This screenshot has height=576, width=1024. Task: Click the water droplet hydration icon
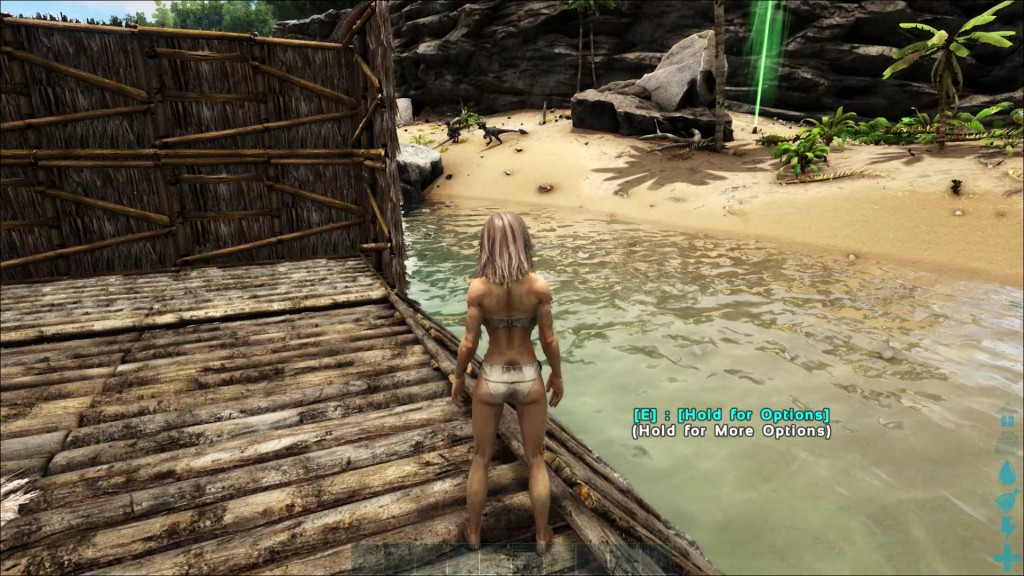[1006, 471]
